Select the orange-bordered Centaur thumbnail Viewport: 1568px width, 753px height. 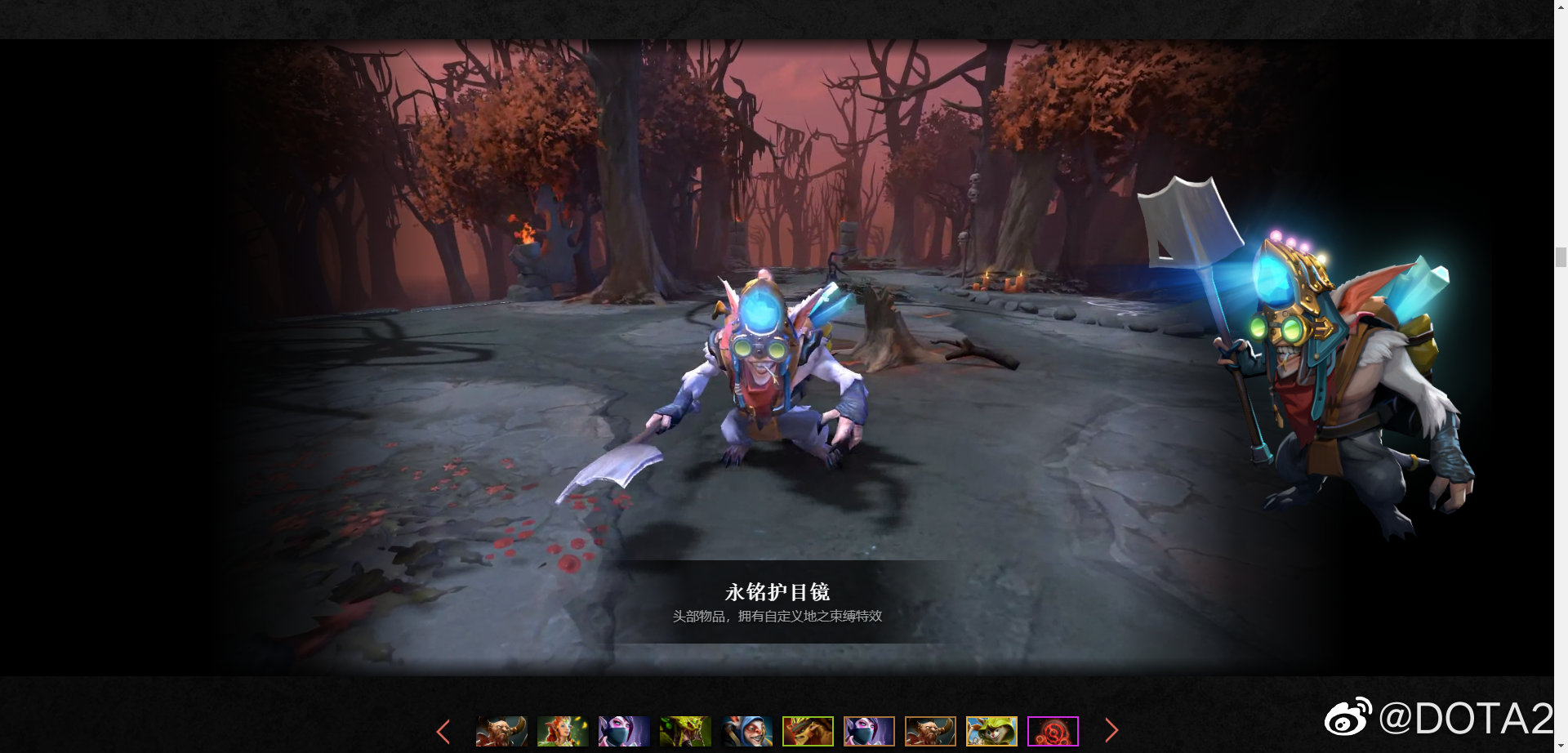point(929,731)
